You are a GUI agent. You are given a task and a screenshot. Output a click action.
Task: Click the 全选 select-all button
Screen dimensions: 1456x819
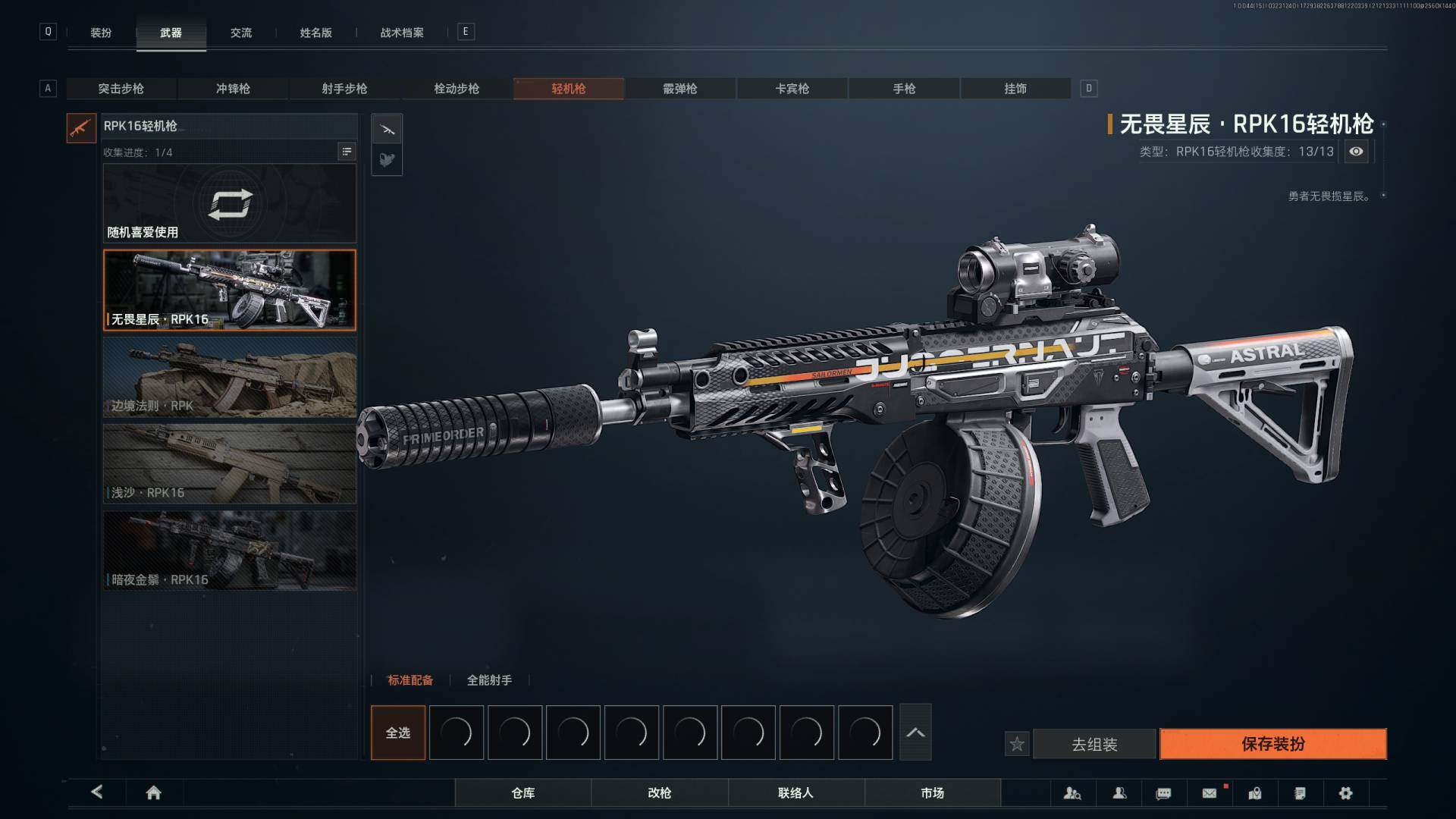[398, 733]
